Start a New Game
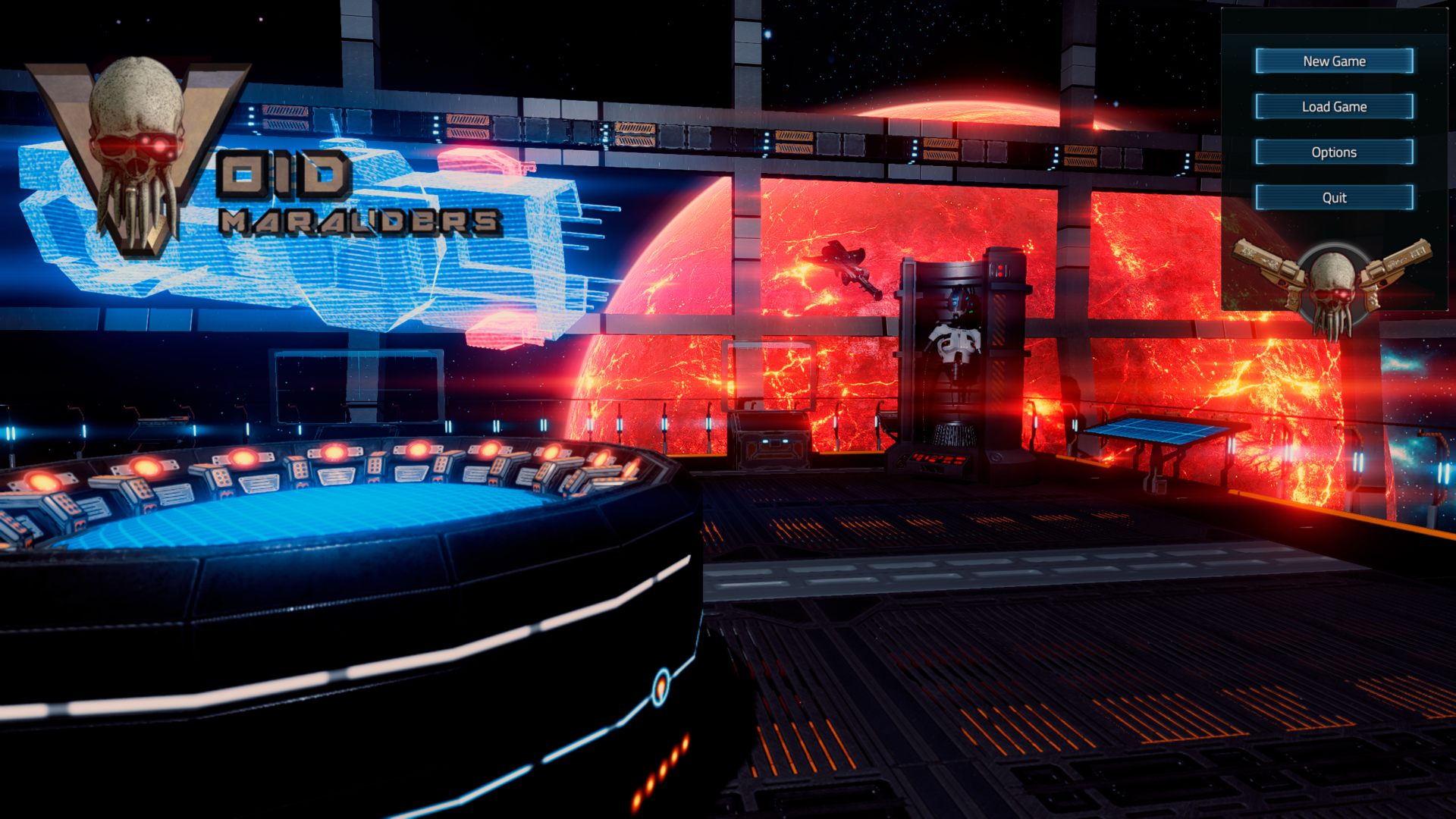 pyautogui.click(x=1334, y=61)
